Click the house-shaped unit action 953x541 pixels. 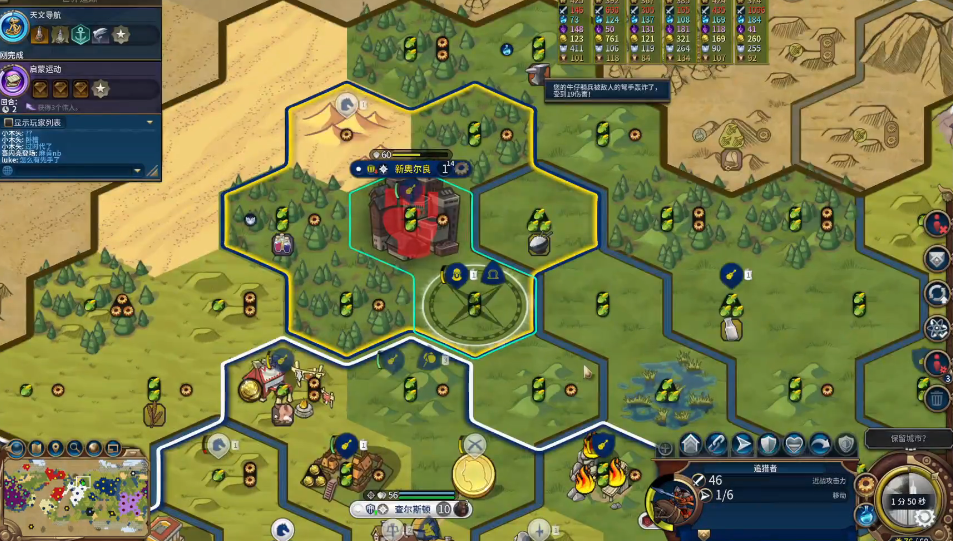pos(690,443)
